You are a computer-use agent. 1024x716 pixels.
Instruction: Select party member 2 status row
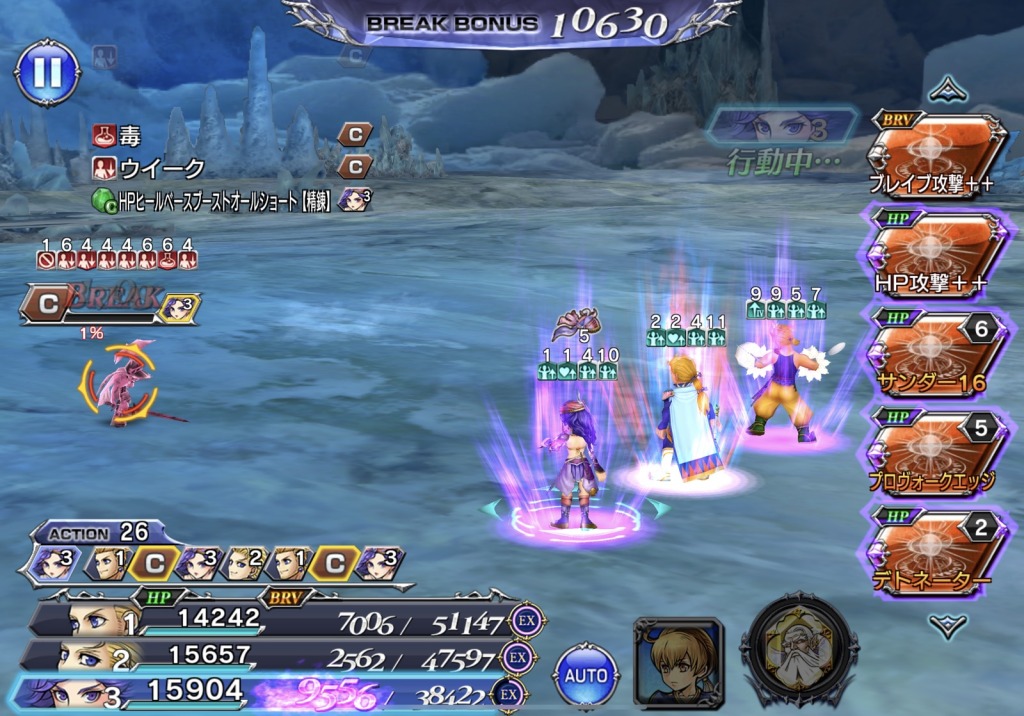tap(270, 656)
